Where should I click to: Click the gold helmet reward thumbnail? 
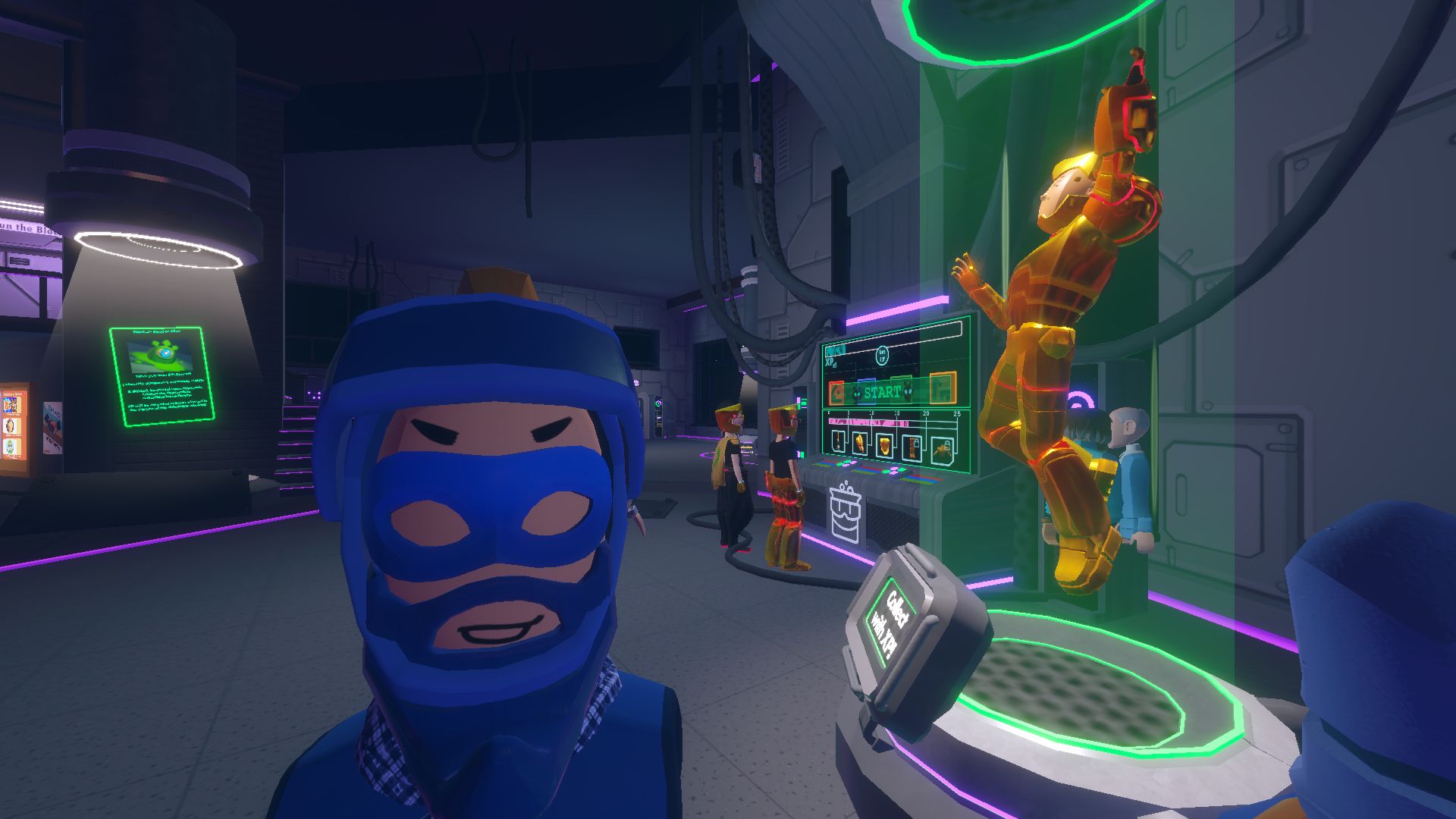(884, 444)
